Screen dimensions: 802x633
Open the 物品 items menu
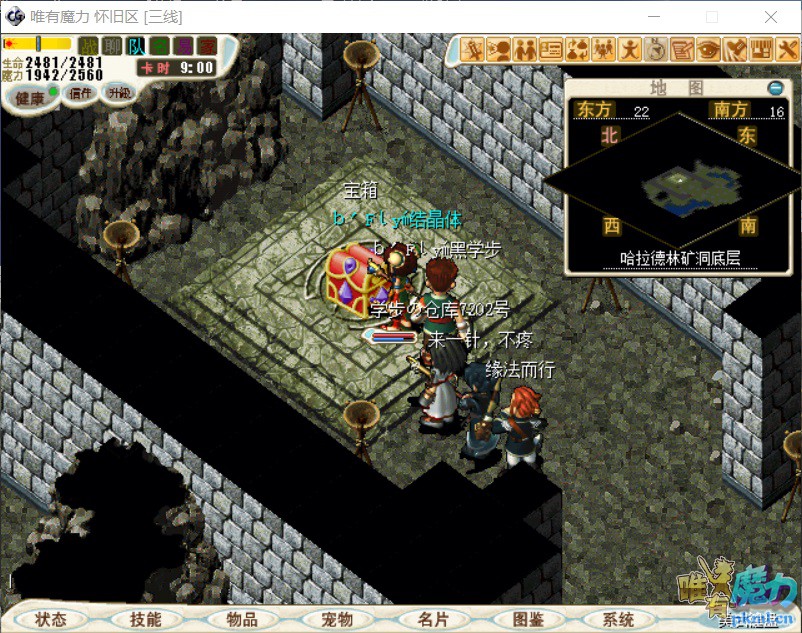pos(242,619)
